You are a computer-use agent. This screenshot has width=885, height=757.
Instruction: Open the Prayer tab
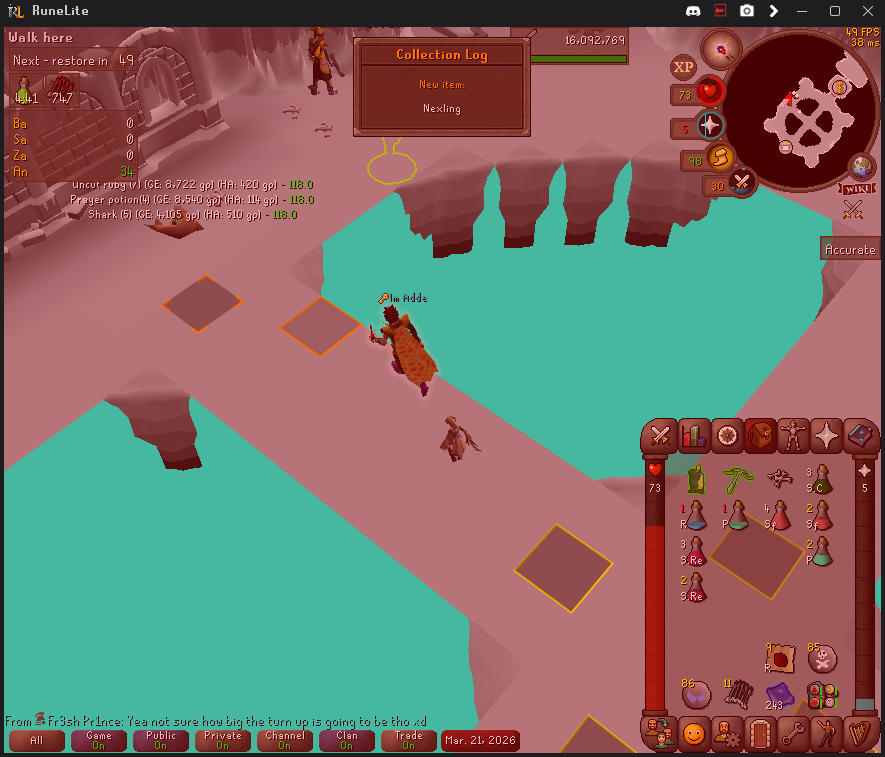pyautogui.click(x=828, y=435)
